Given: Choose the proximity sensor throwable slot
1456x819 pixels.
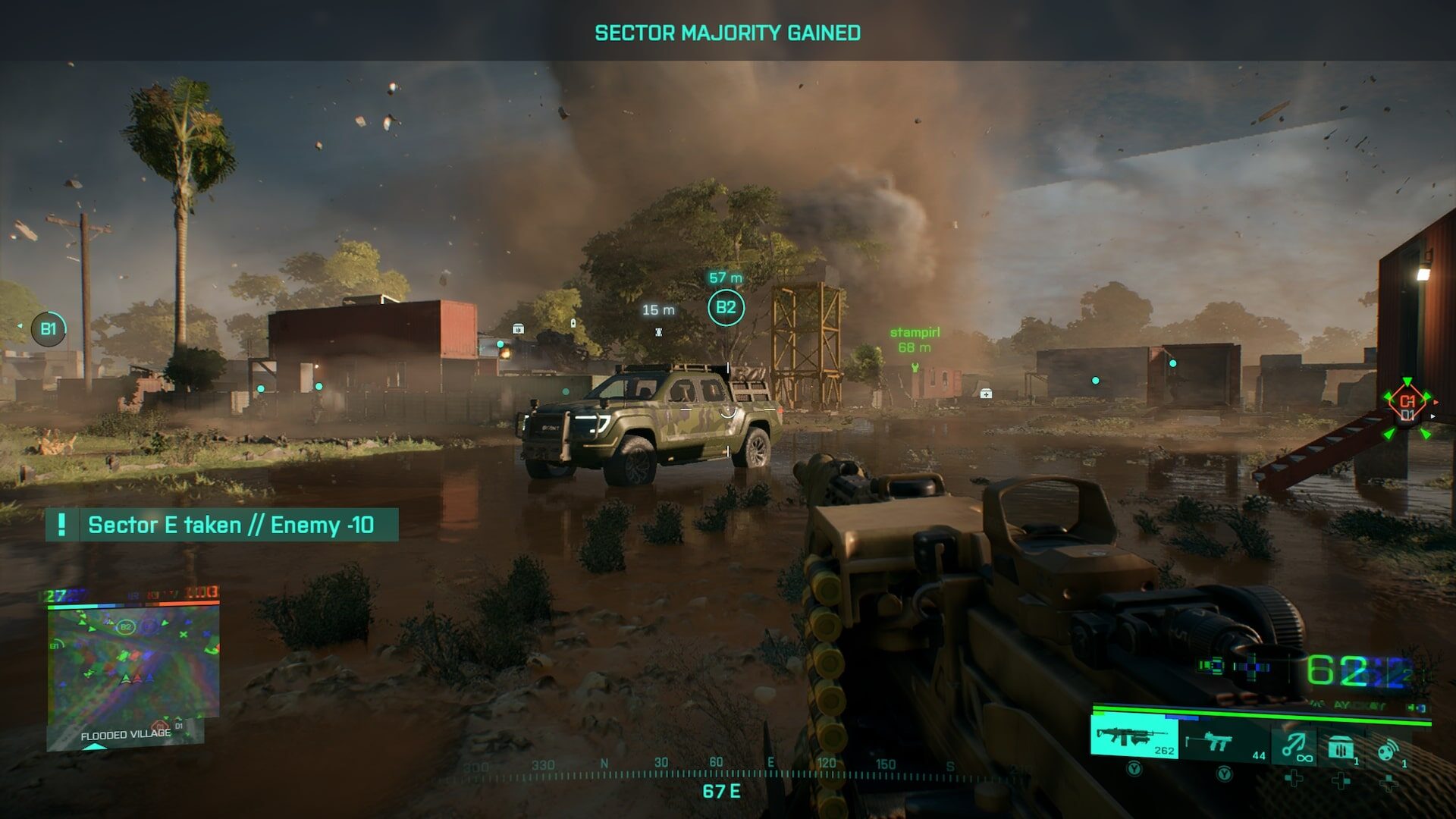Looking at the screenshot, I should (1388, 749).
